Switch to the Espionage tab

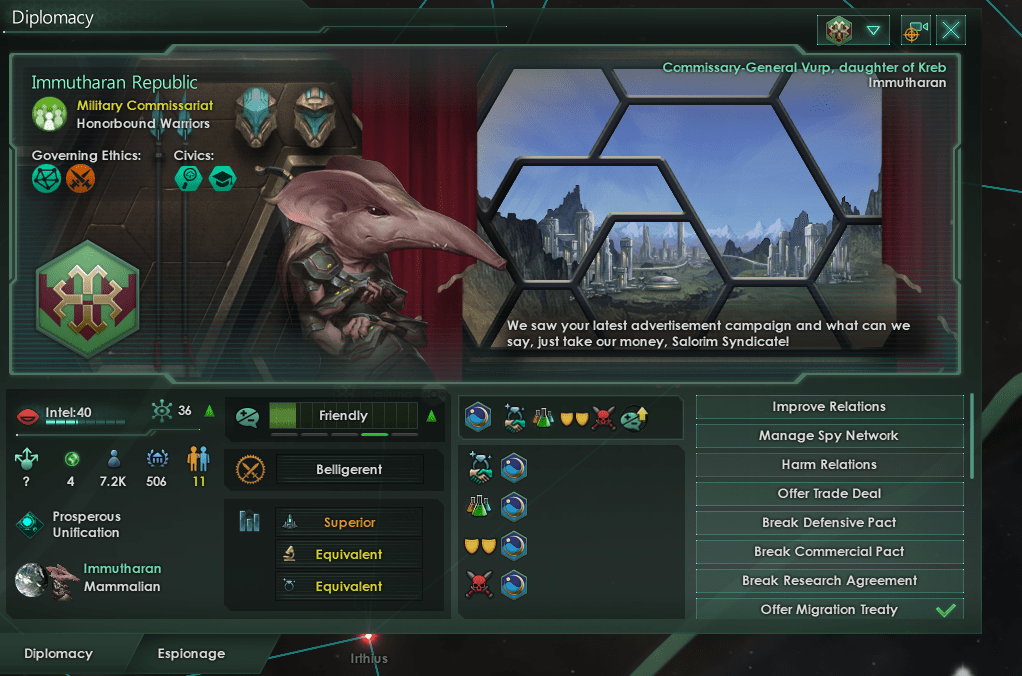point(191,654)
